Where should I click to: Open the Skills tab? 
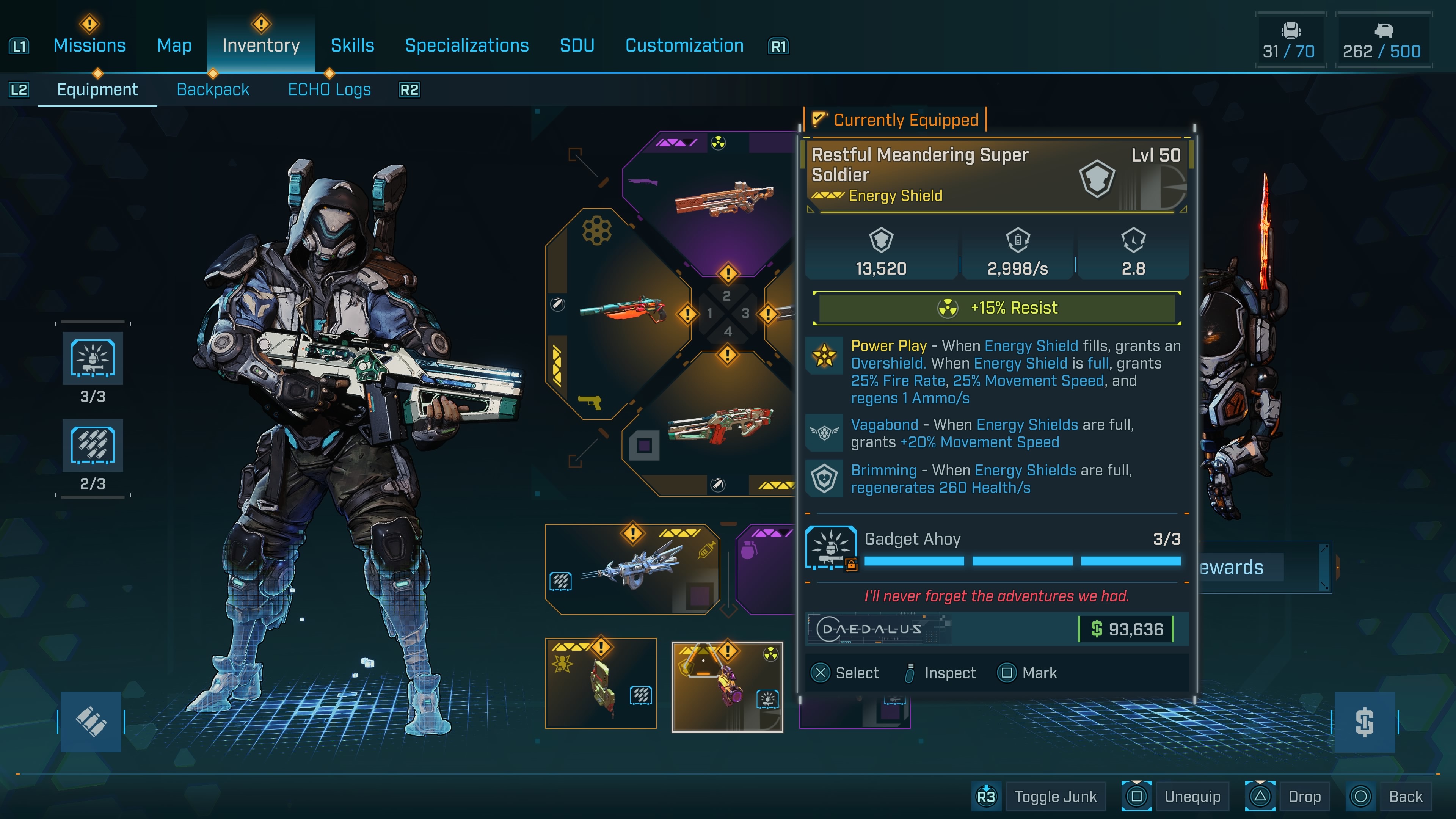click(352, 45)
